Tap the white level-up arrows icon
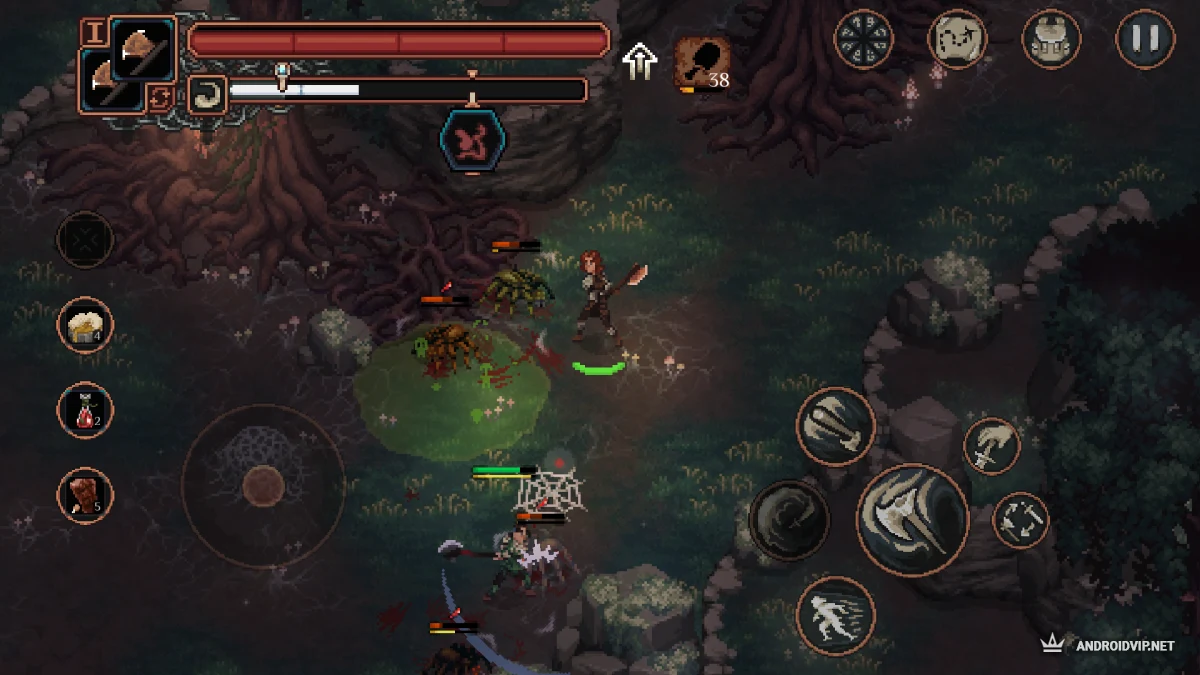Viewport: 1200px width, 675px height. 639,61
